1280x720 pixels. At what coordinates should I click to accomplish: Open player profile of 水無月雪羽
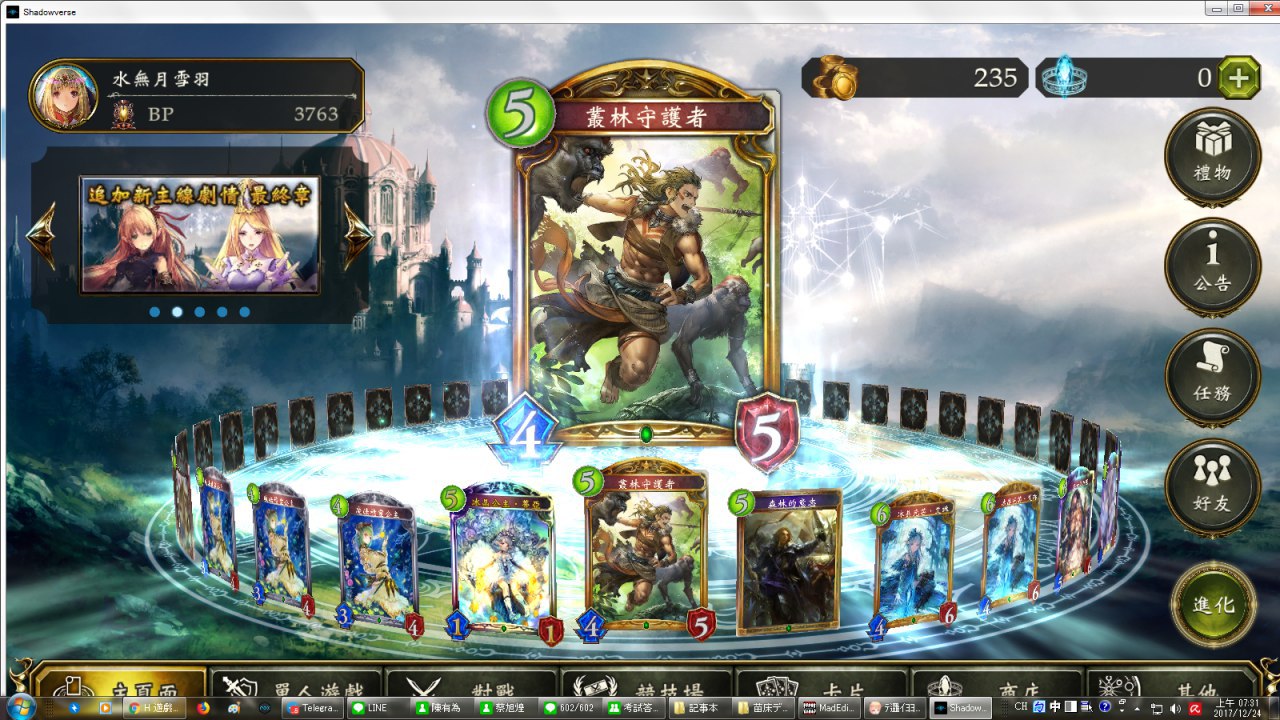point(196,96)
